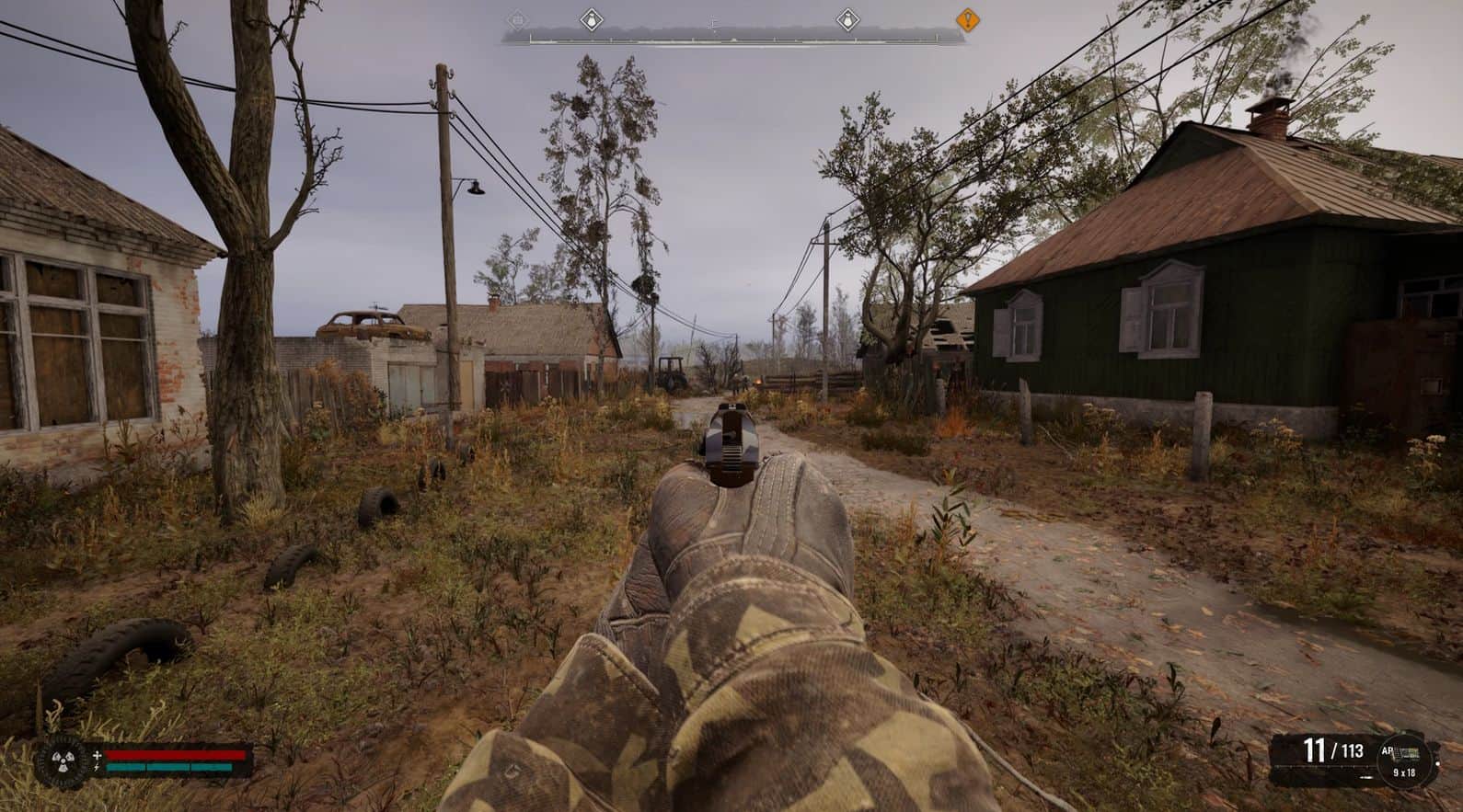Viewport: 1463px width, 812px height.
Task: Click the orange exclamation quest marker
Action: pos(967,18)
